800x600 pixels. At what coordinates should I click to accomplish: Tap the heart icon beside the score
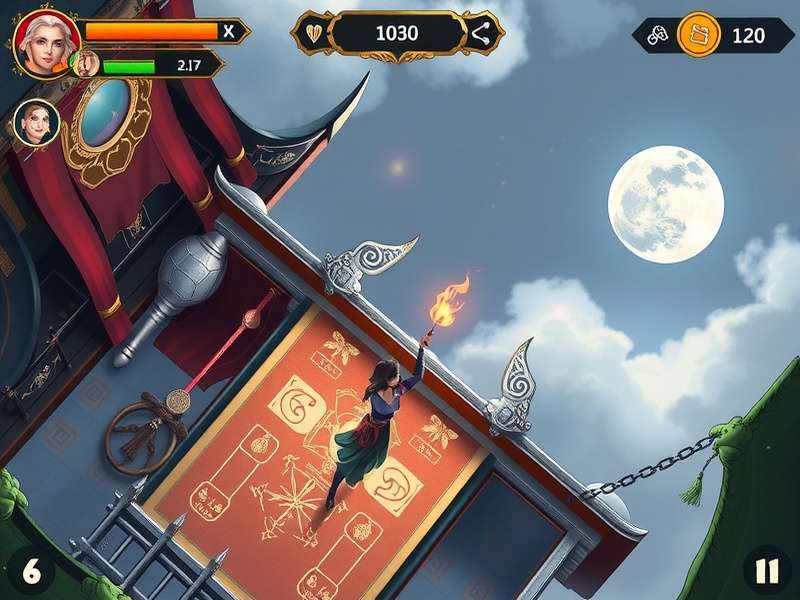pyautogui.click(x=314, y=33)
